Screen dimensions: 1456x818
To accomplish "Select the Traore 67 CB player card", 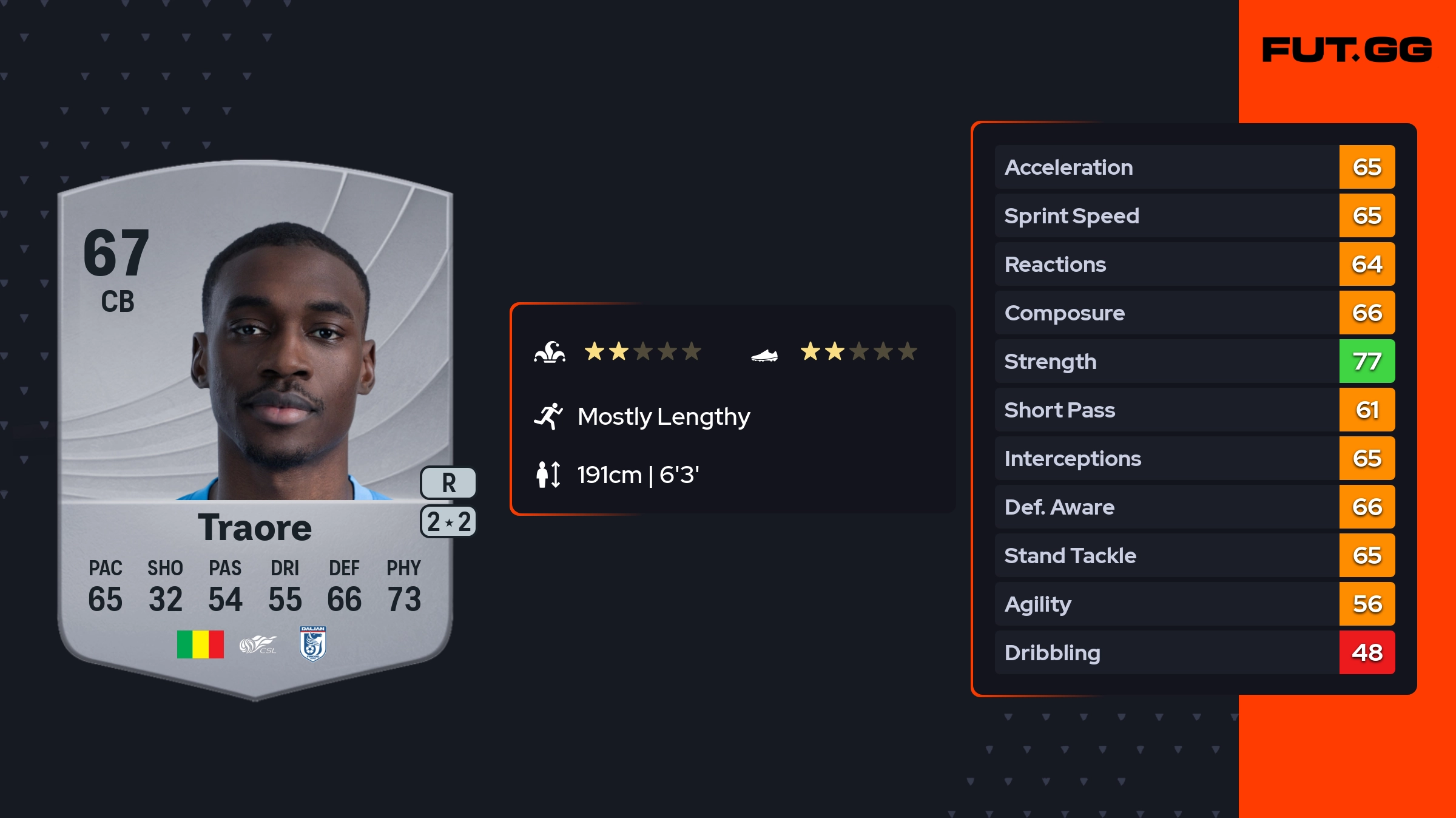I will [255, 425].
